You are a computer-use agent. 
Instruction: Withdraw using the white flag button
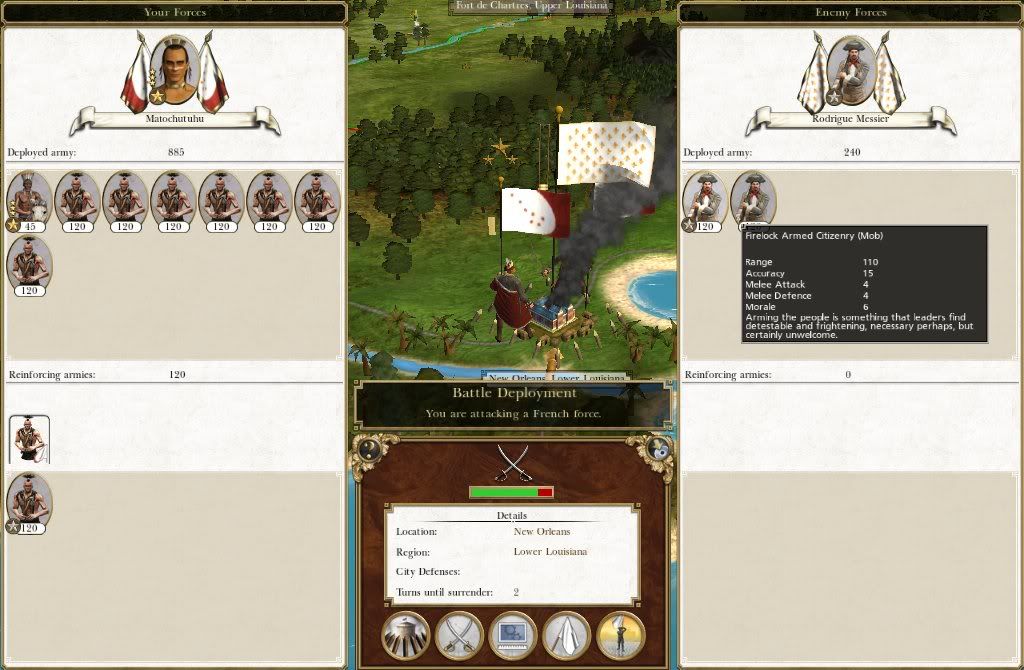coord(567,636)
